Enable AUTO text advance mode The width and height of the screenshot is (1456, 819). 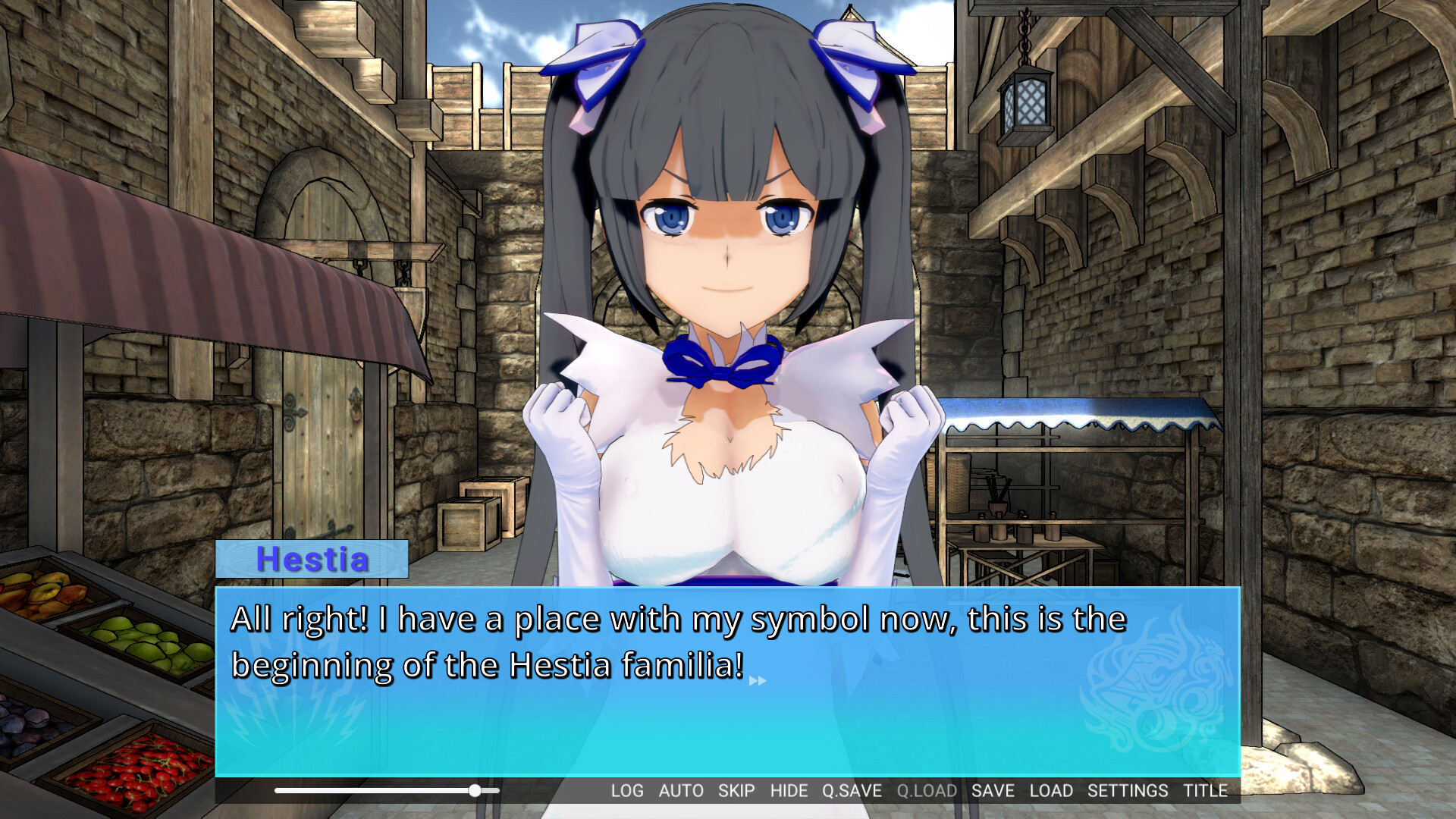(681, 790)
